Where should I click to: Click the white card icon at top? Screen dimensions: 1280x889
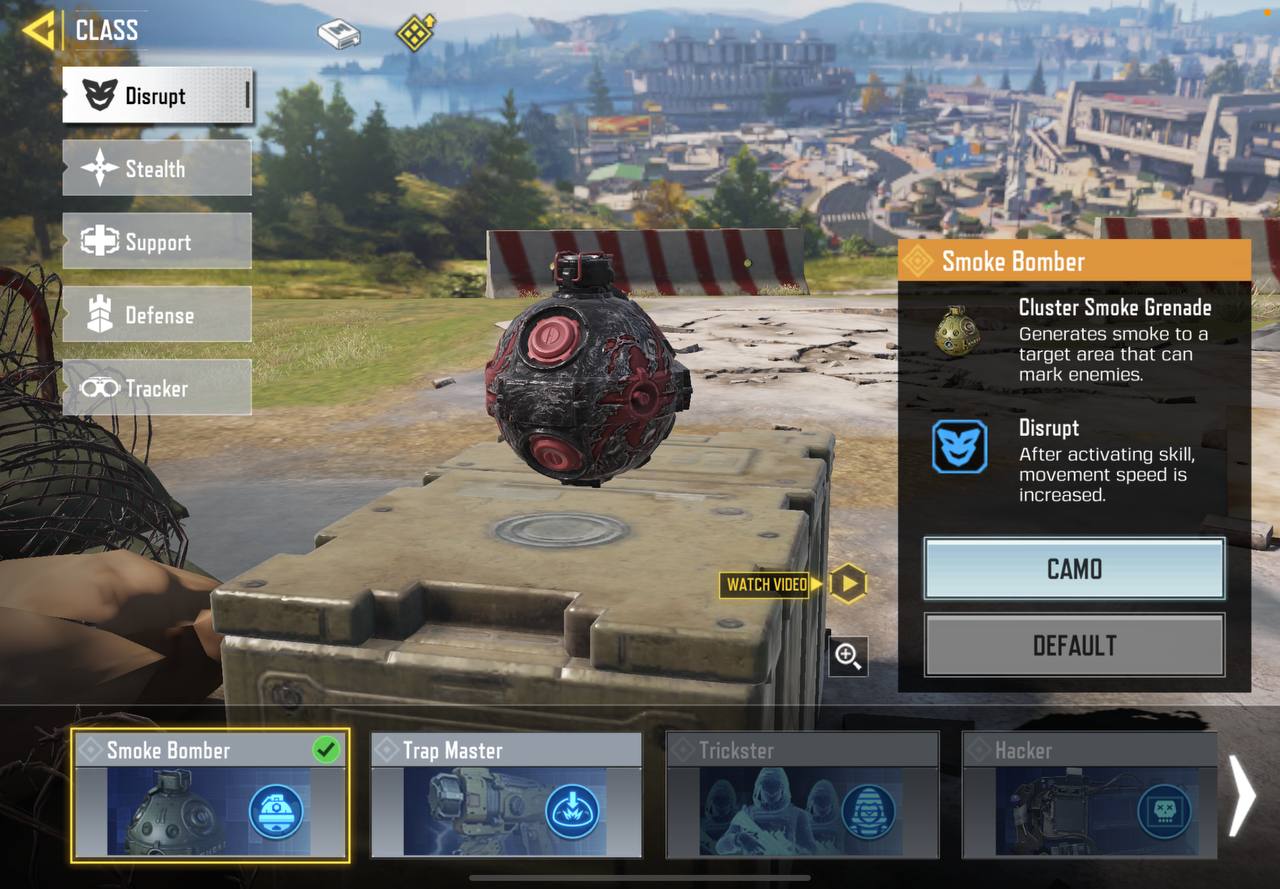(339, 34)
